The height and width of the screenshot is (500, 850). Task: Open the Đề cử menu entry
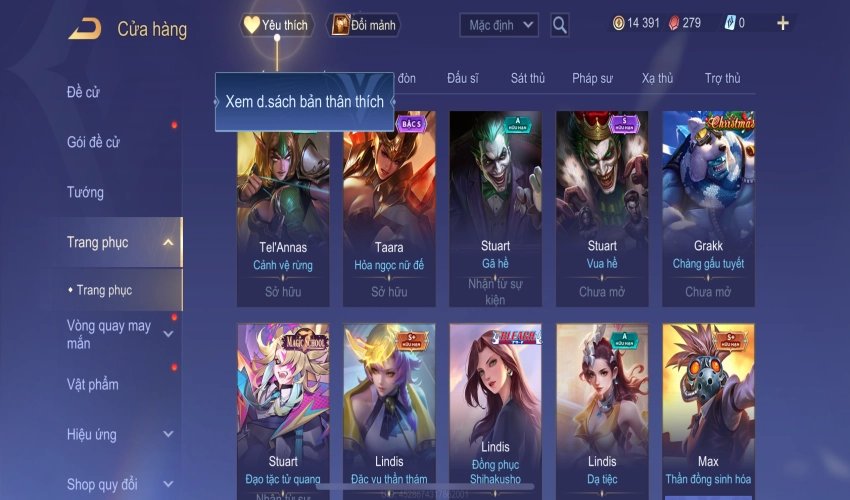click(86, 92)
